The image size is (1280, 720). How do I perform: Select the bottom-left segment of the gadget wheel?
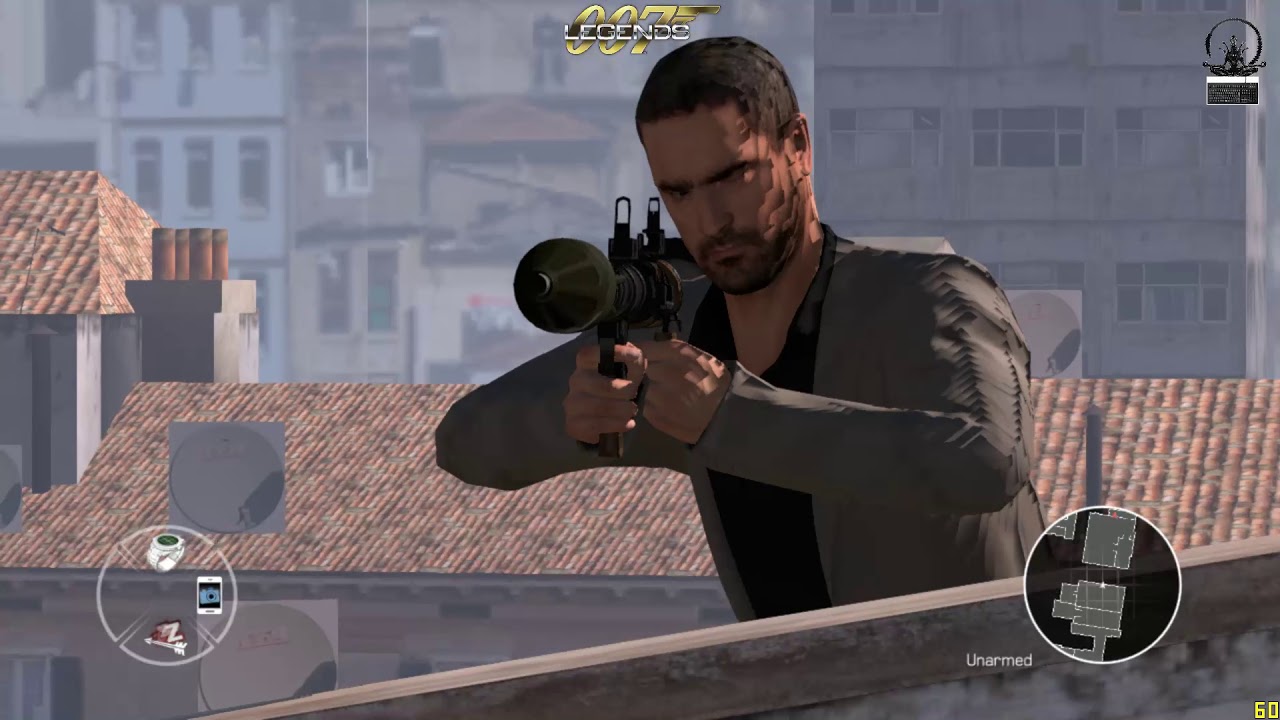coord(168,636)
